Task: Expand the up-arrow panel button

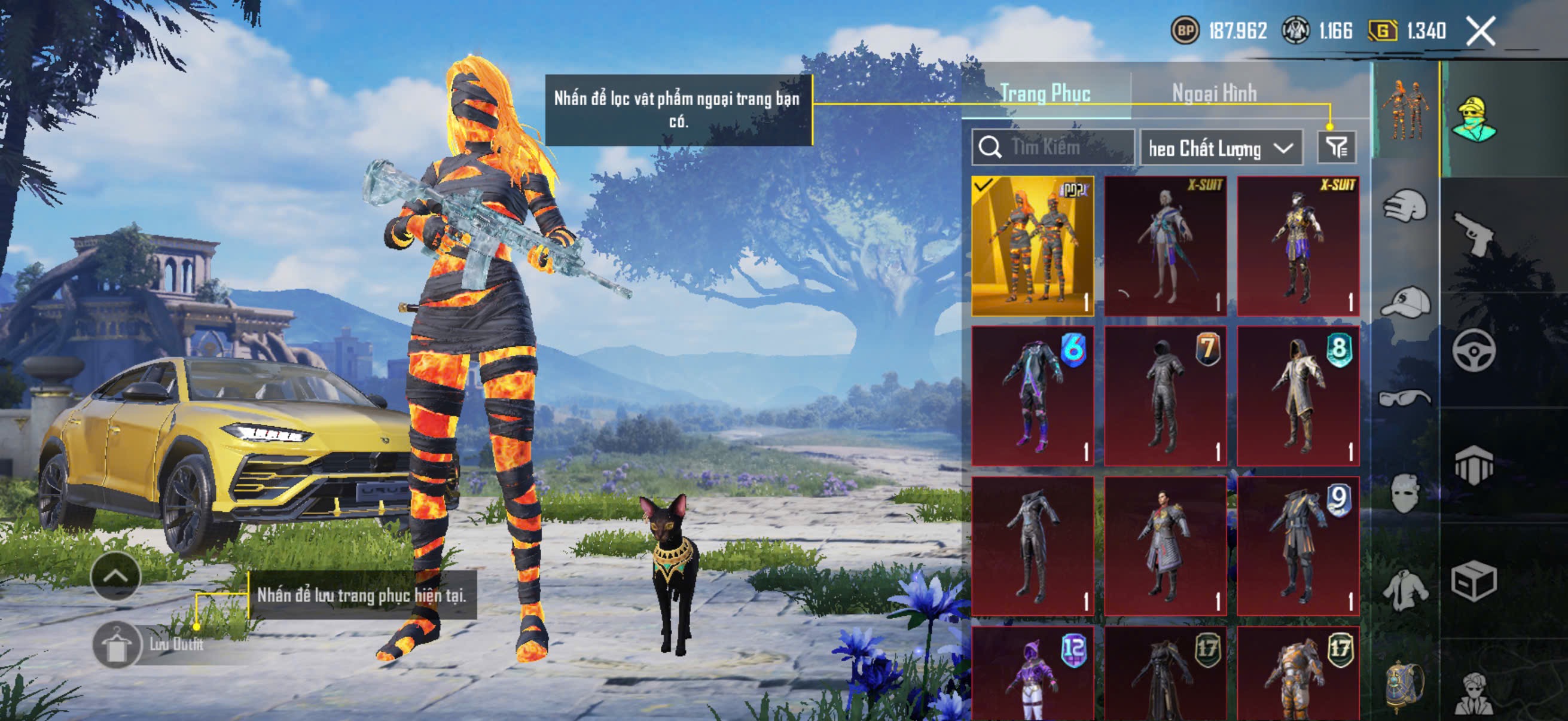Action: point(115,576)
